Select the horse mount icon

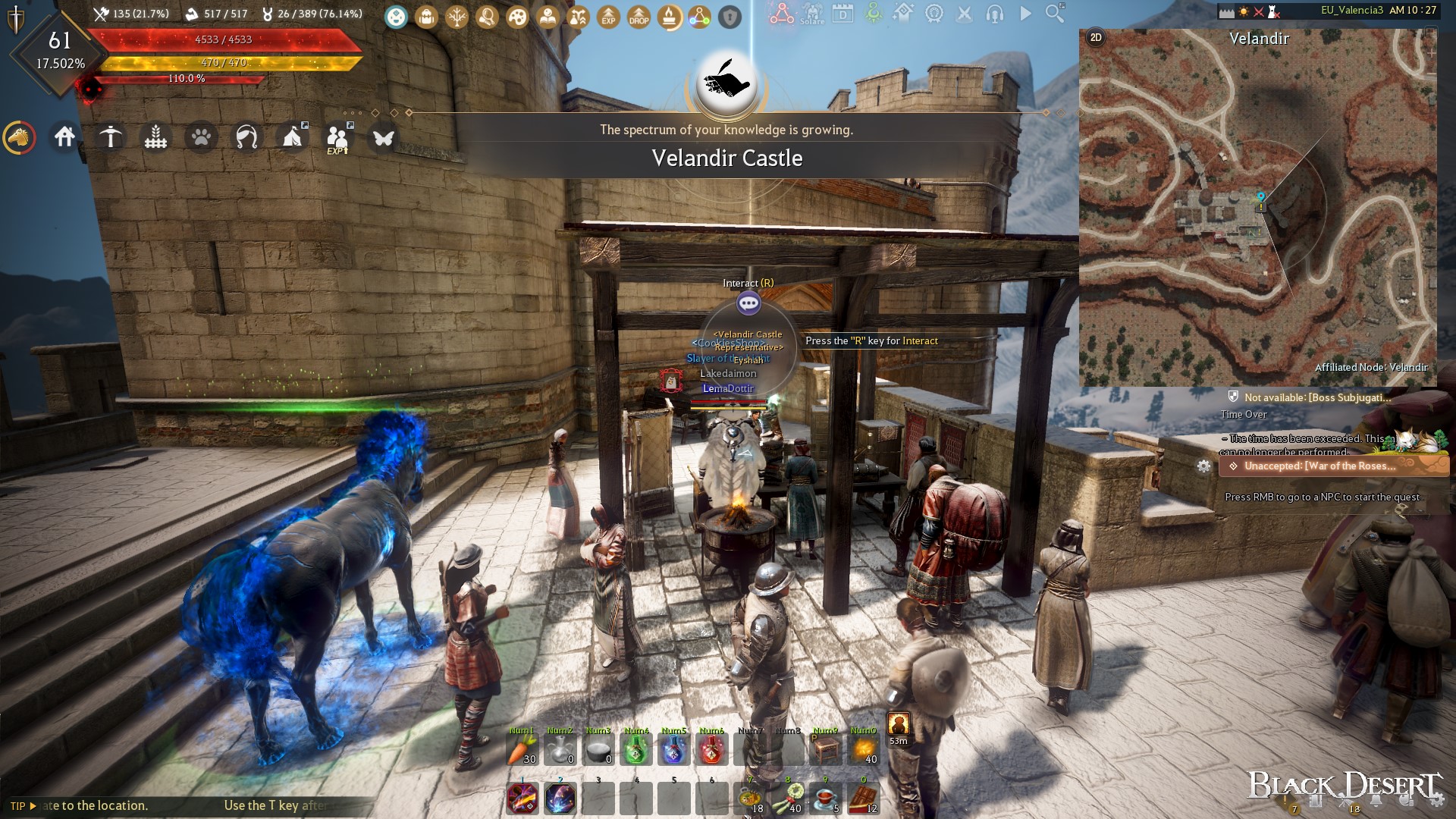(20, 137)
